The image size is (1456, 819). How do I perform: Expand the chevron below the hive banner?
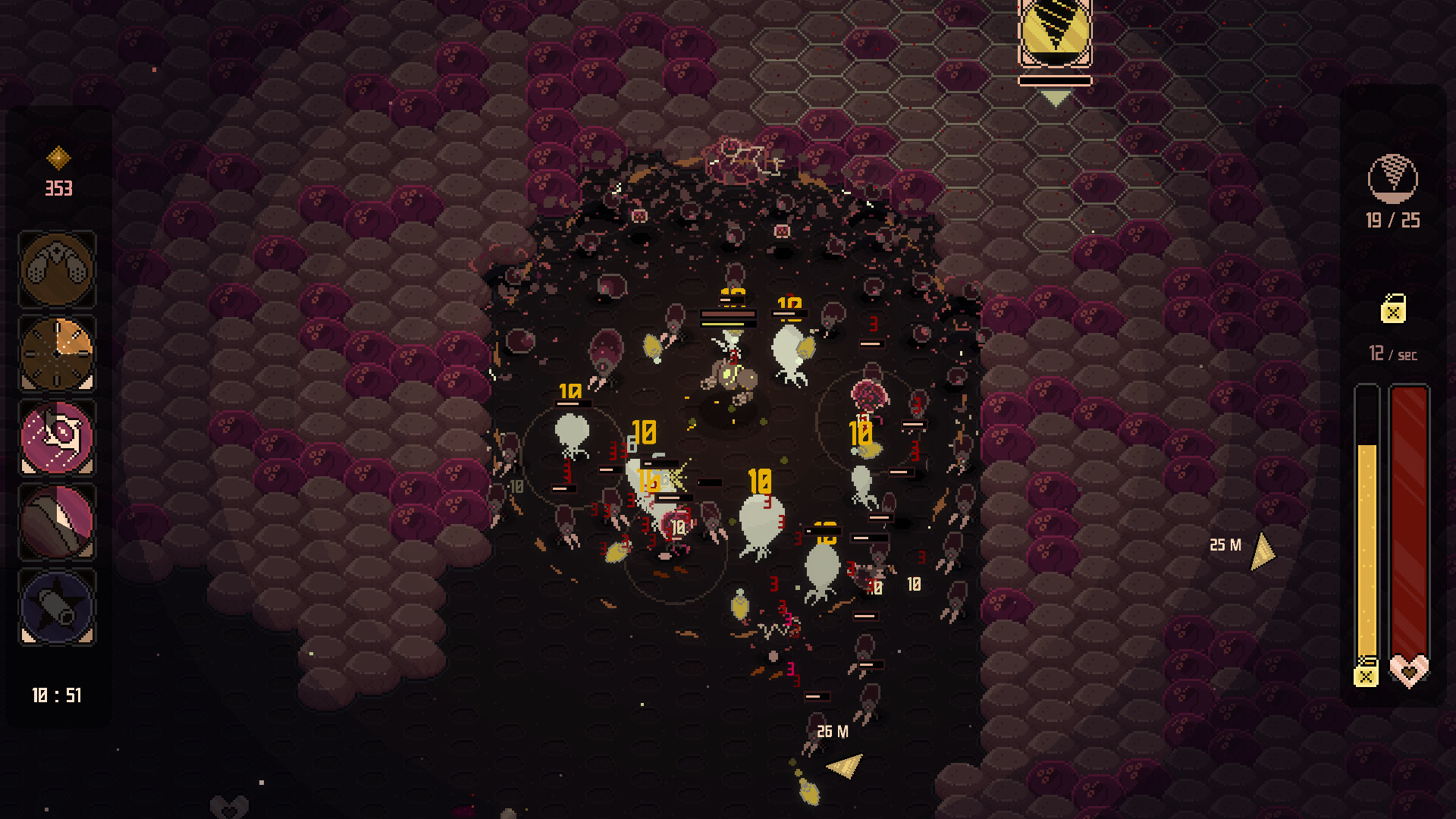(x=1055, y=97)
